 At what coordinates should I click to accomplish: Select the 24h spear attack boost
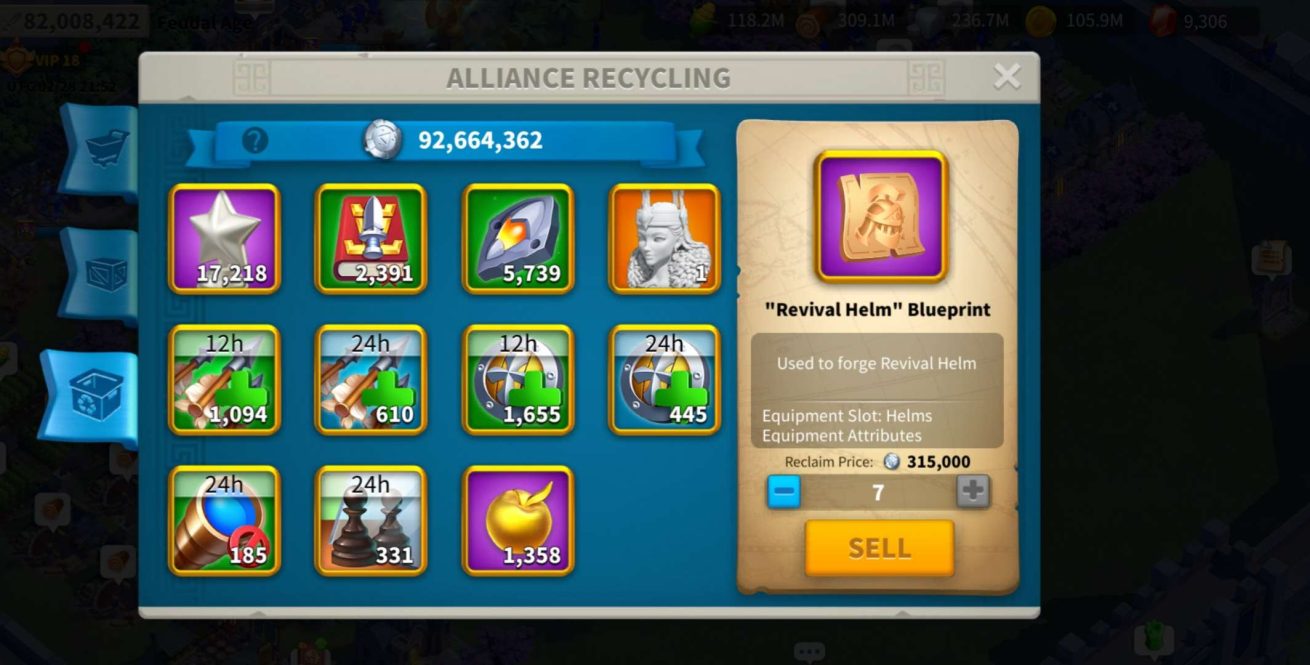tap(371, 379)
